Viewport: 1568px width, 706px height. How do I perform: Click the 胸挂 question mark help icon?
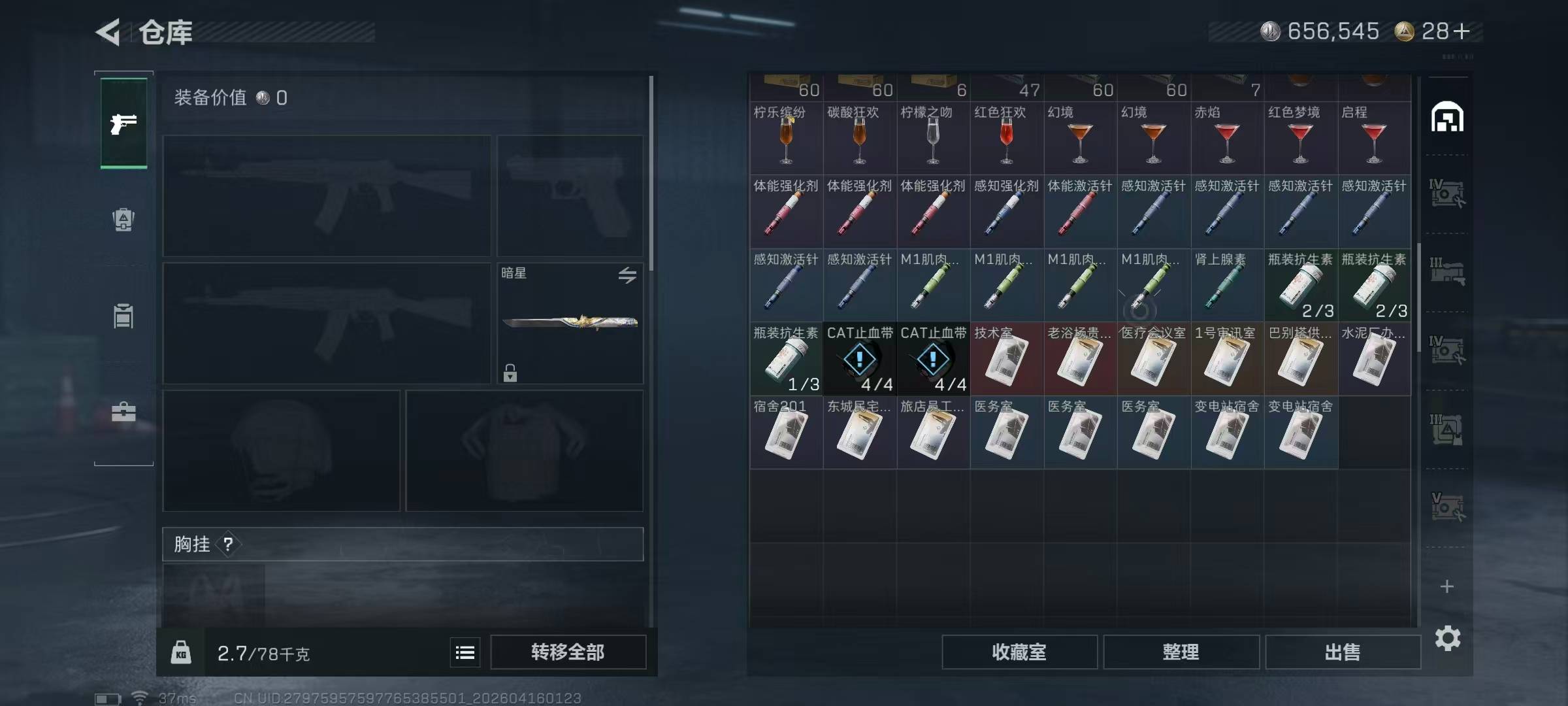click(228, 544)
